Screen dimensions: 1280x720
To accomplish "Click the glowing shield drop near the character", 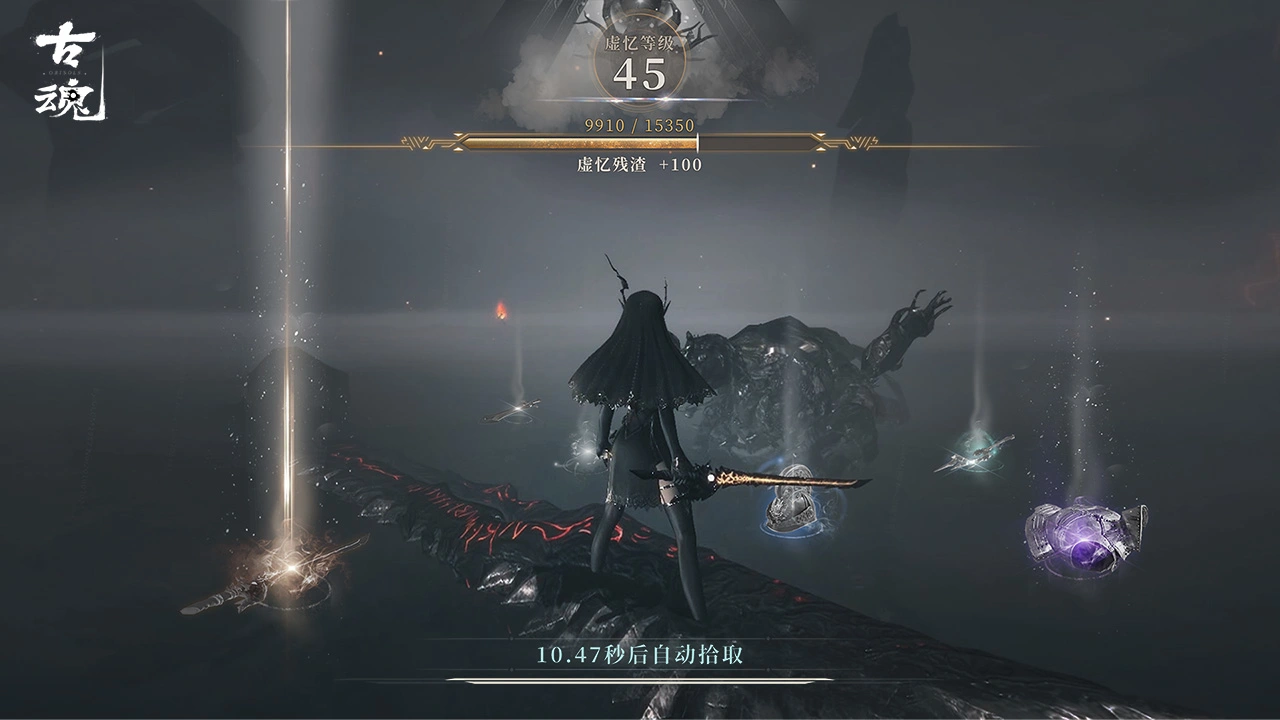I will (793, 510).
